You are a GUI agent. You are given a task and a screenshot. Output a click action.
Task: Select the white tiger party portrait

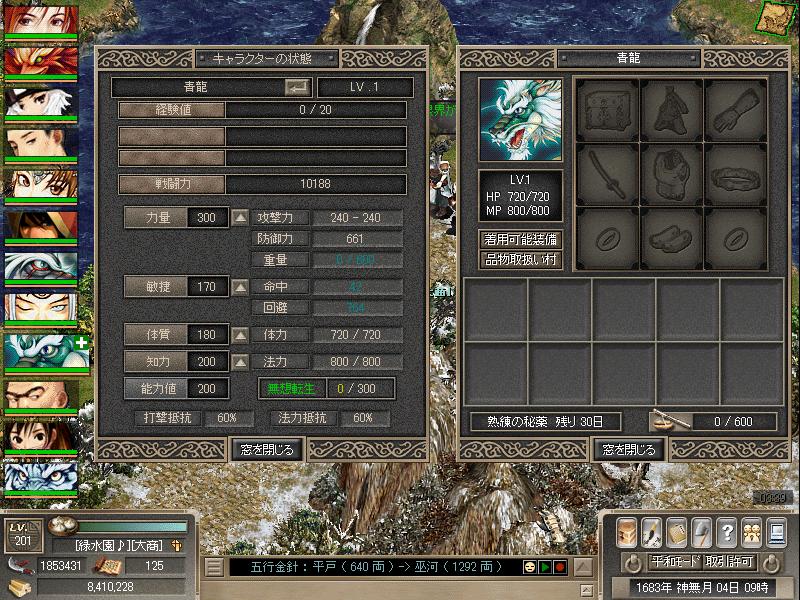tap(38, 474)
